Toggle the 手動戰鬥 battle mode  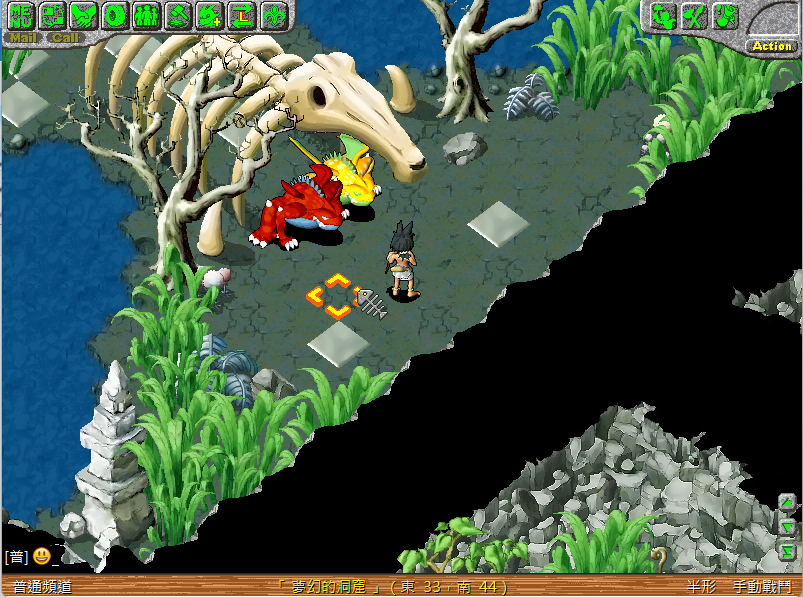[x=761, y=587]
